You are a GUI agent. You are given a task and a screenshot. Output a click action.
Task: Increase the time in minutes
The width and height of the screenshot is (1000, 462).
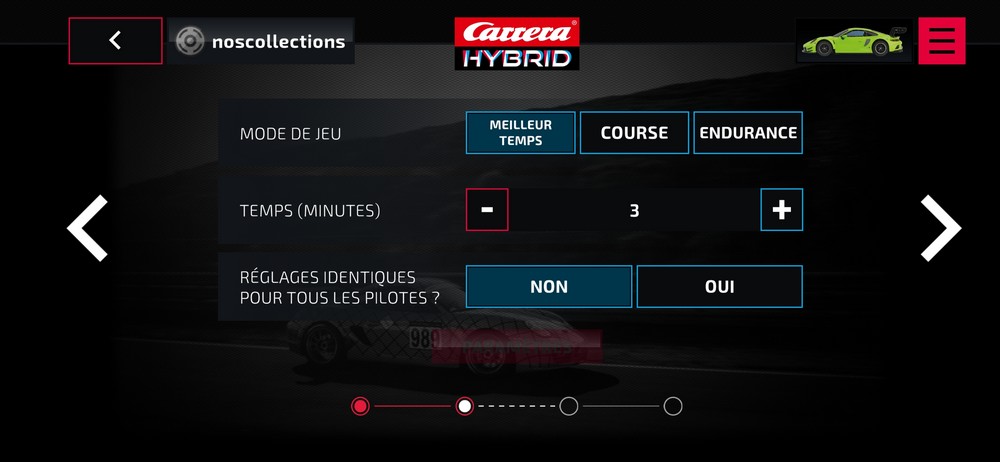click(x=781, y=210)
